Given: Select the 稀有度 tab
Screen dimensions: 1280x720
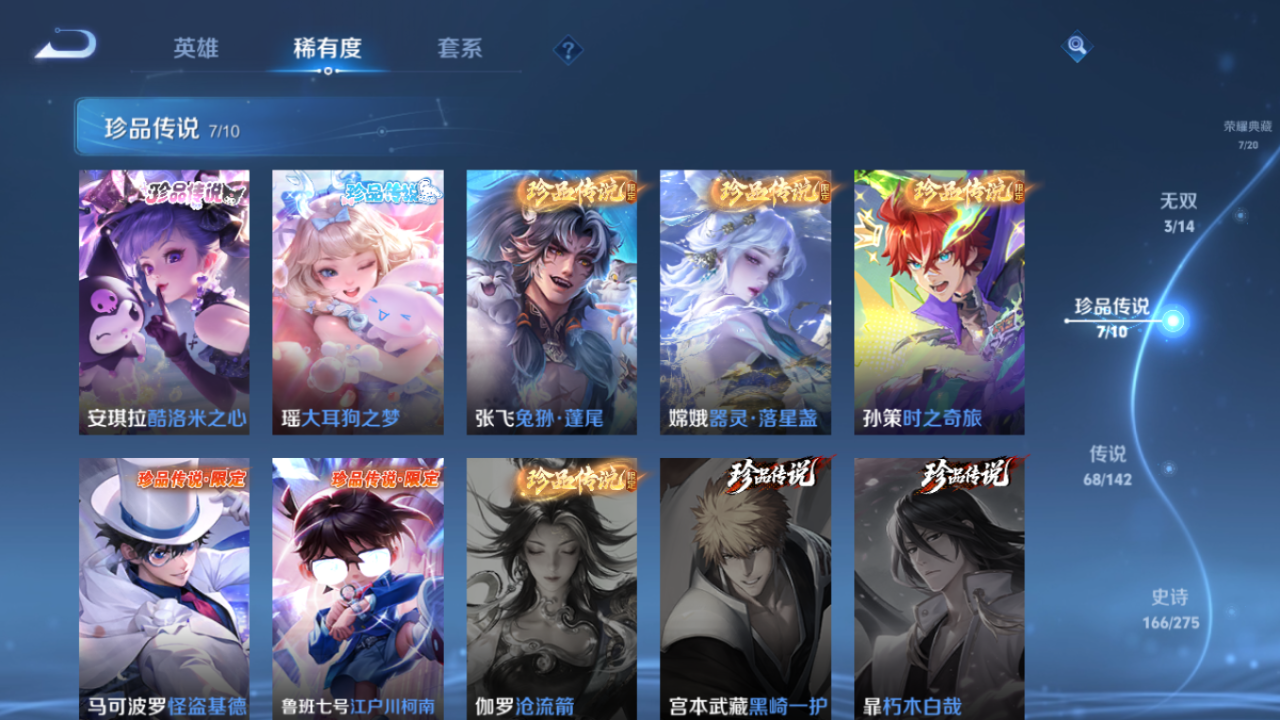Looking at the screenshot, I should pos(330,46).
